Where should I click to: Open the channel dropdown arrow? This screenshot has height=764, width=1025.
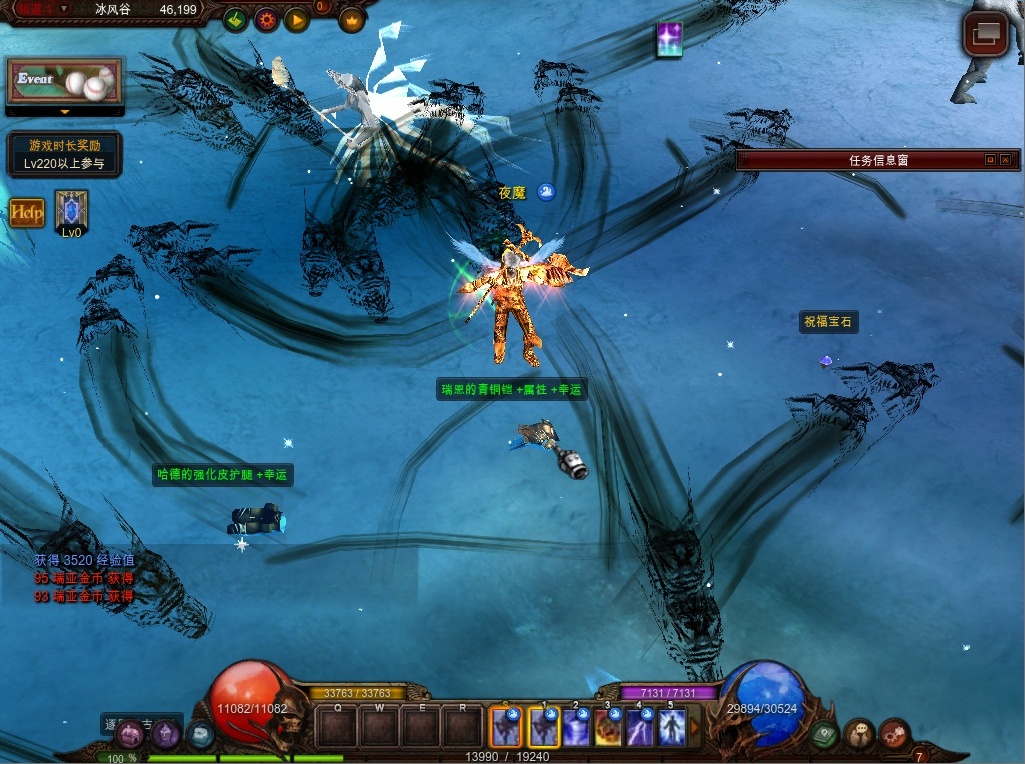pyautogui.click(x=65, y=8)
